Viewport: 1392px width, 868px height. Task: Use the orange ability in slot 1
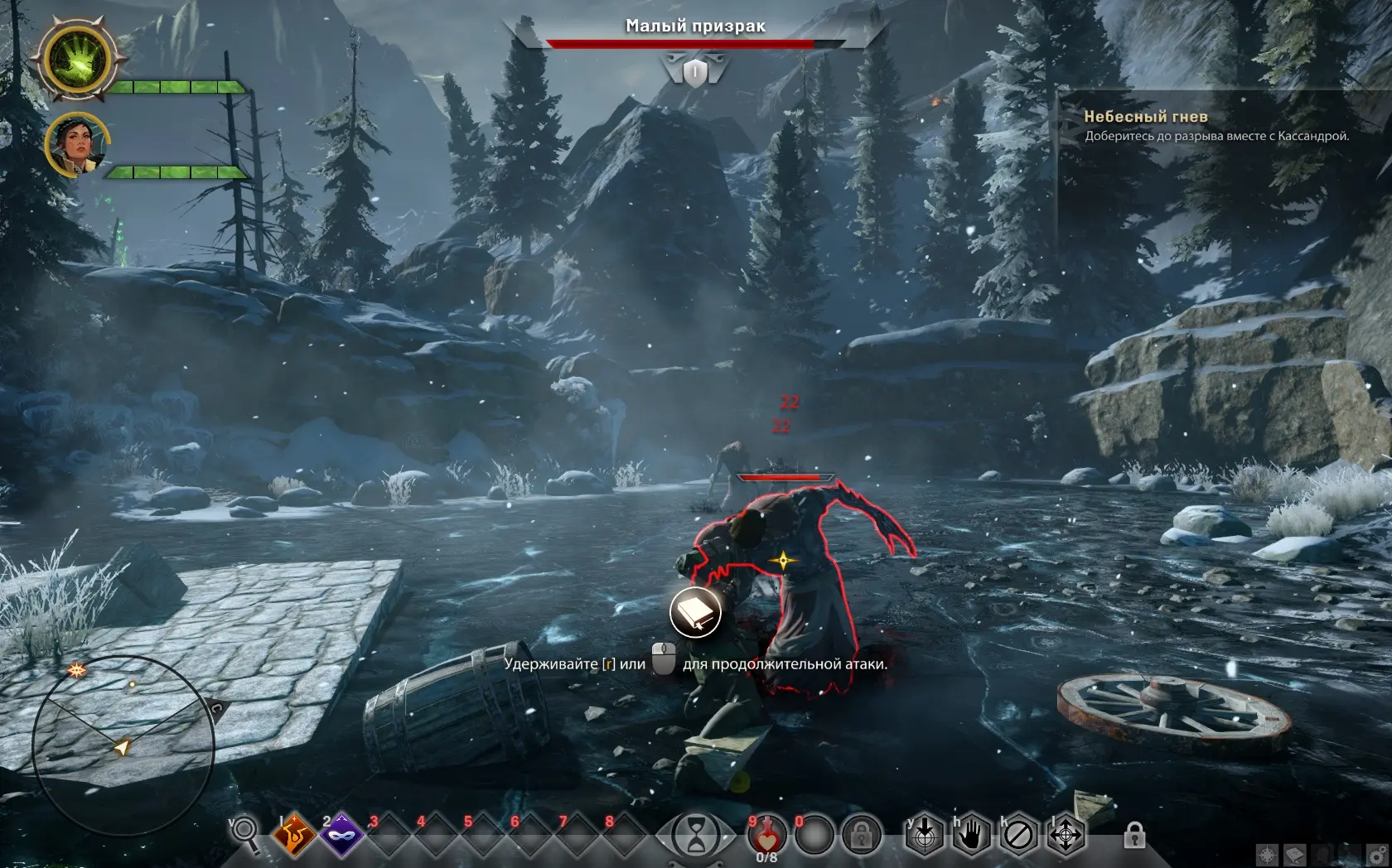tap(294, 837)
